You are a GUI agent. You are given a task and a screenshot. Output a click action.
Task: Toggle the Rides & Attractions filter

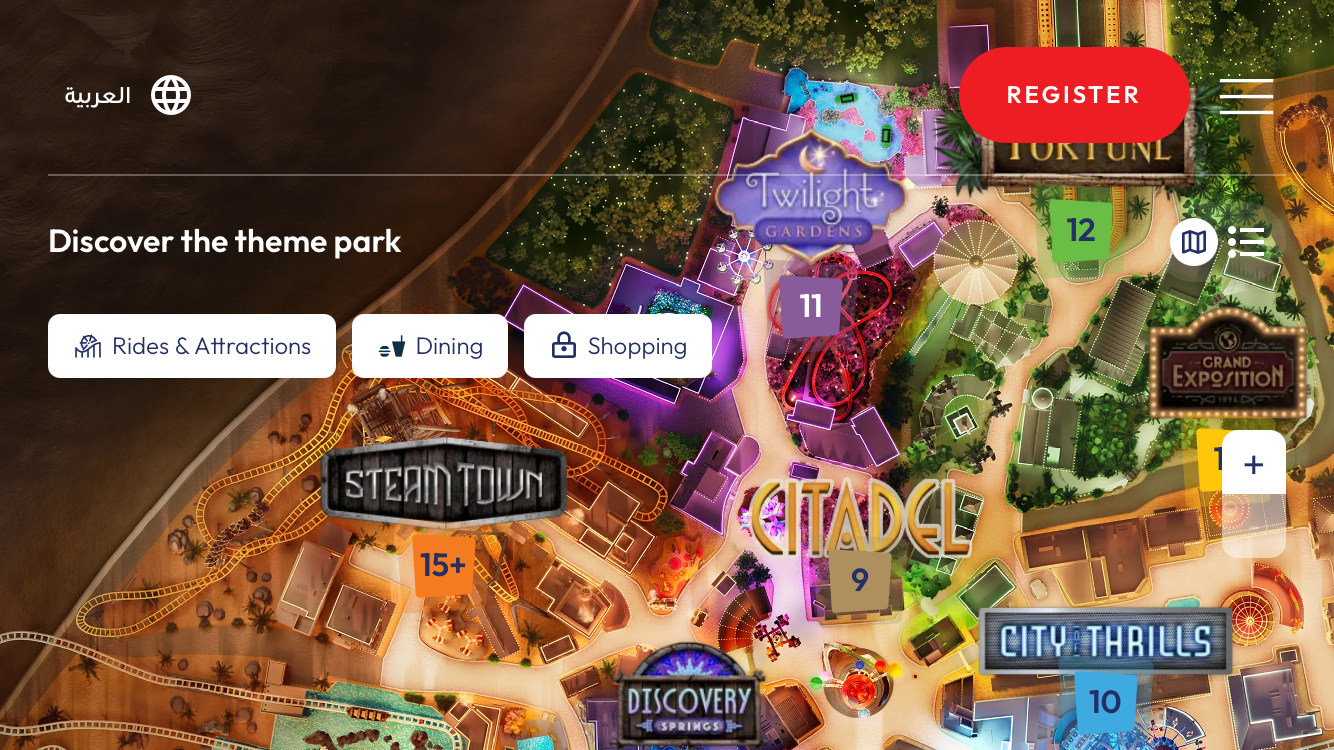192,346
